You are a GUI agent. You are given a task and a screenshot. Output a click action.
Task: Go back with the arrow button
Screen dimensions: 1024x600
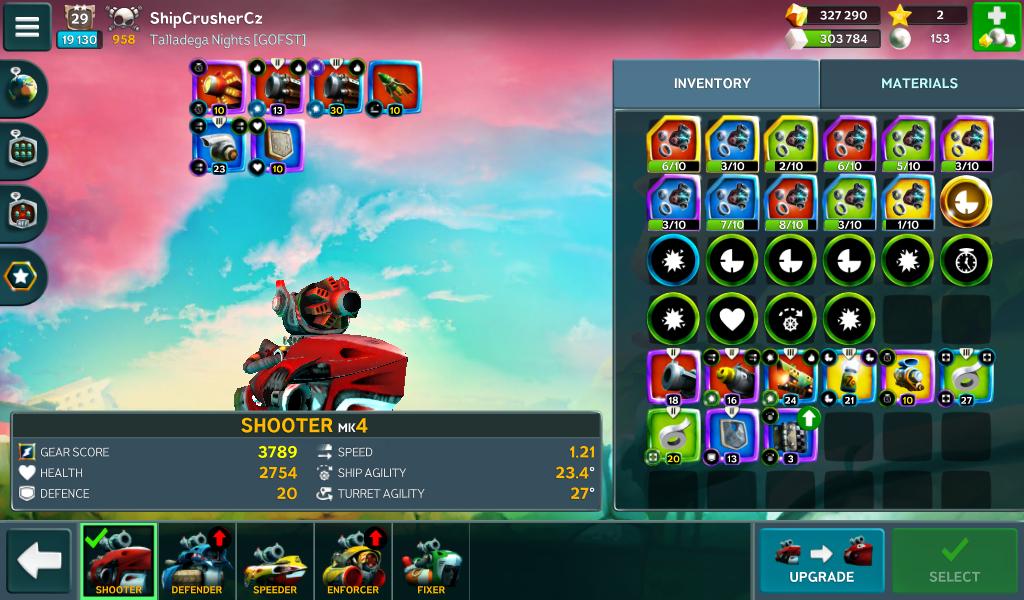click(x=39, y=561)
